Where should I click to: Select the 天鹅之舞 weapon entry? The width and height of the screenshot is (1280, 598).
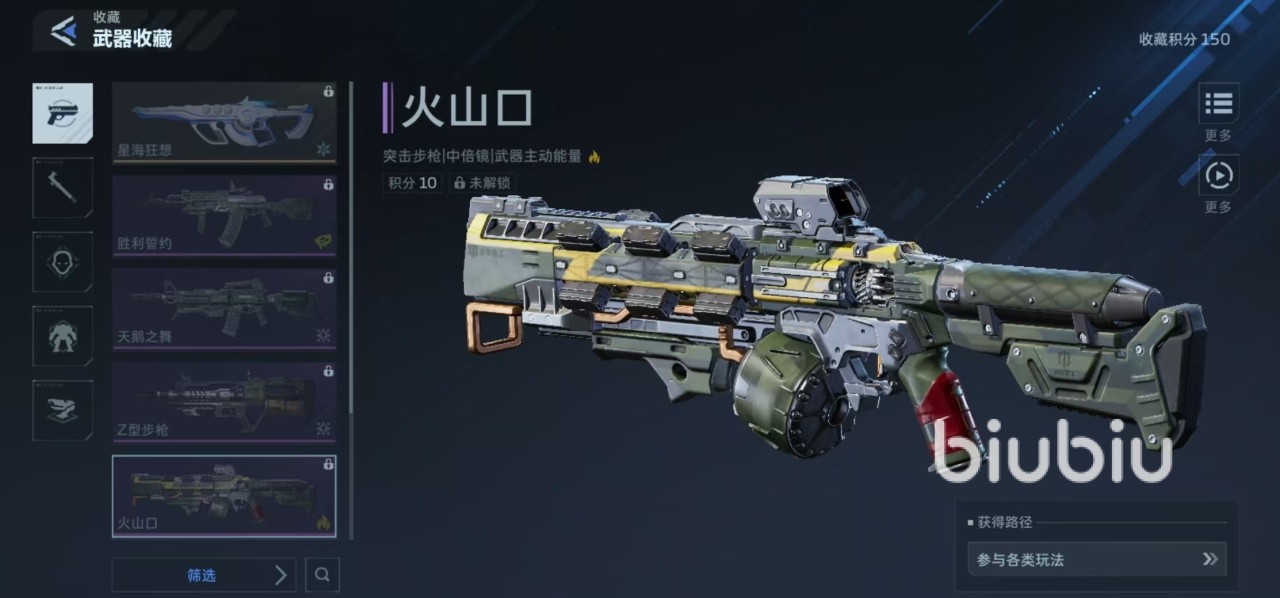click(224, 308)
